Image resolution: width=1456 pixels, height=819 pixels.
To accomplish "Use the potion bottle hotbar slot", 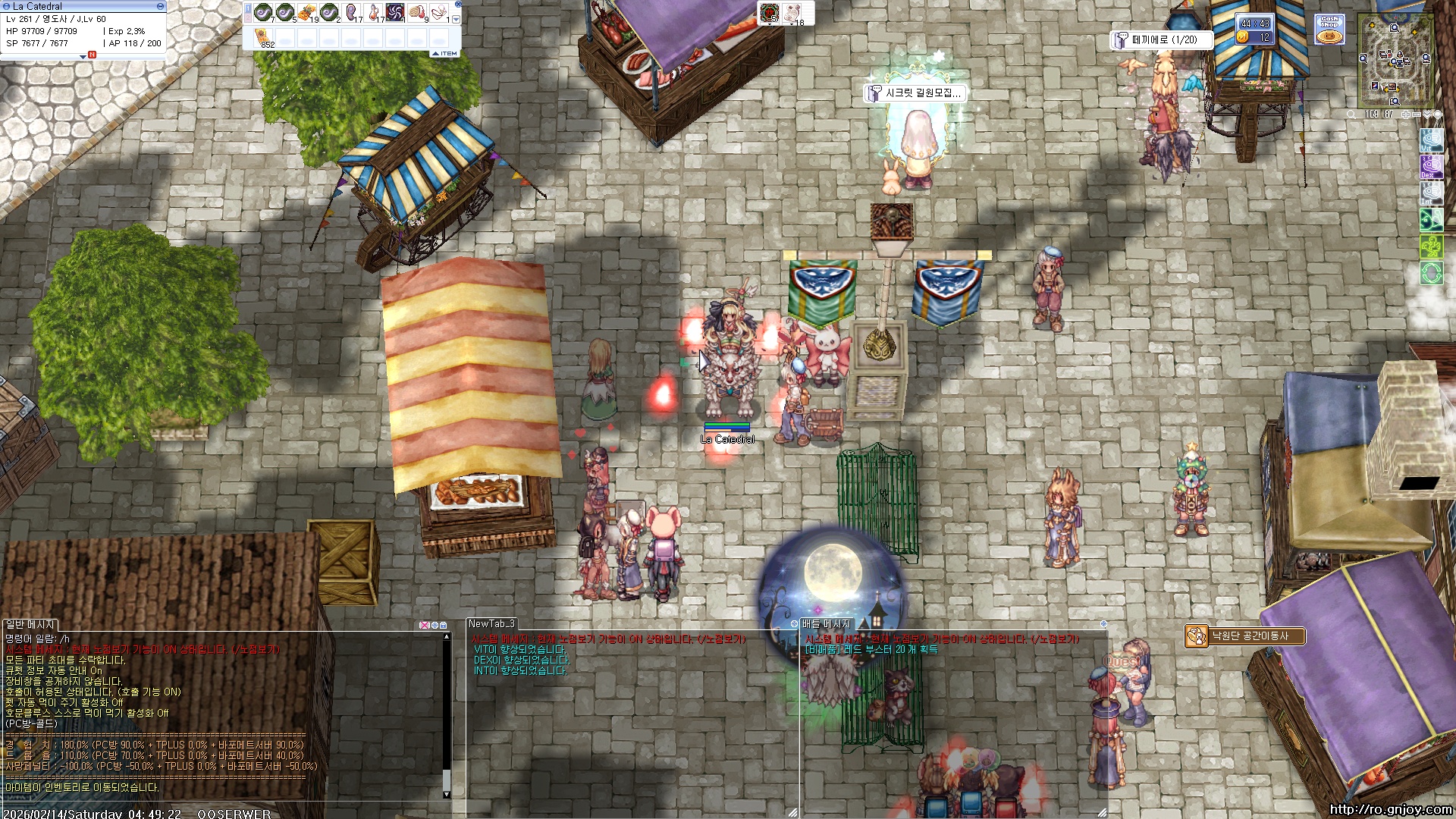I will tap(373, 13).
